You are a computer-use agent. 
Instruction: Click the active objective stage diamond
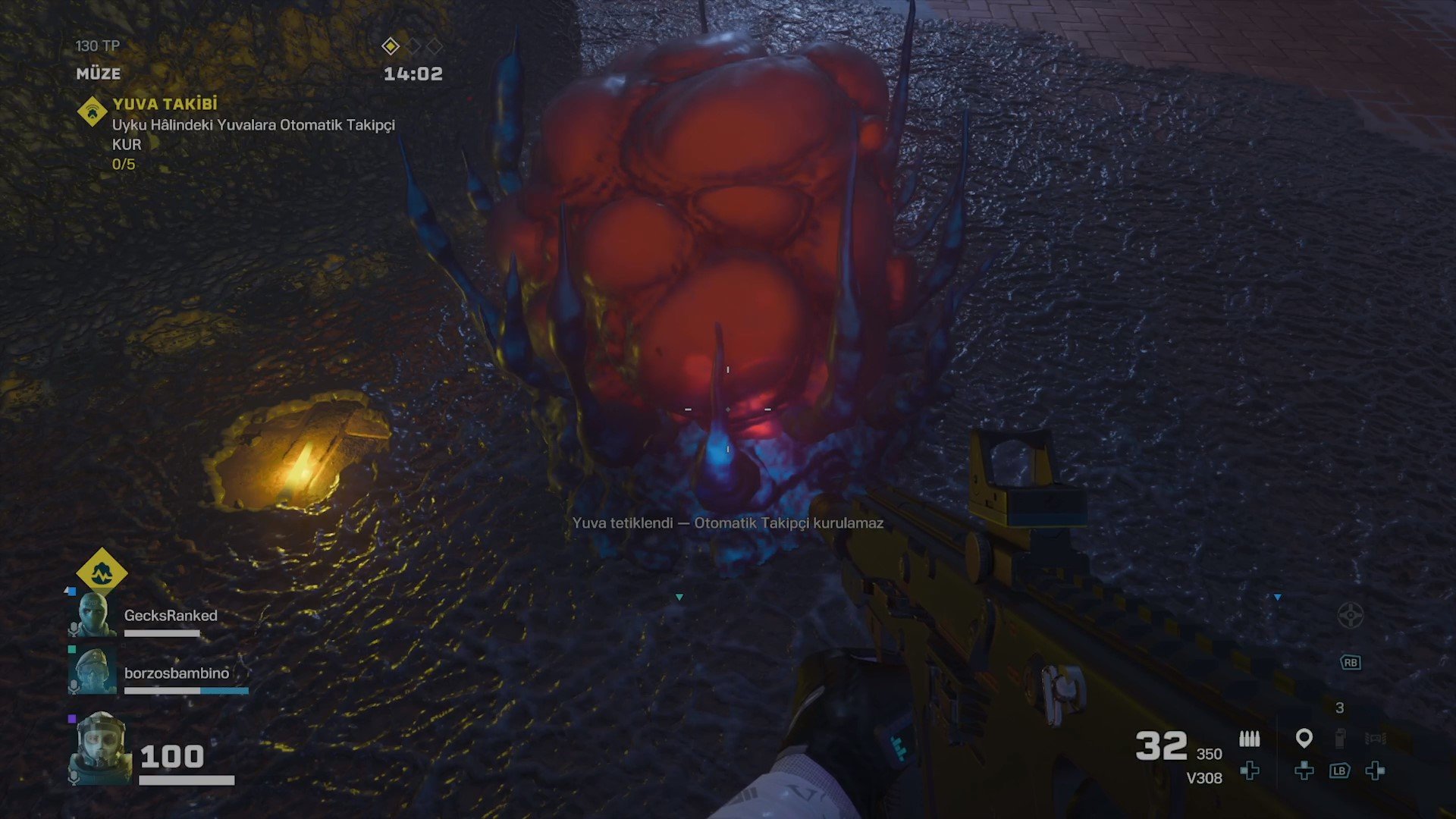pyautogui.click(x=391, y=46)
